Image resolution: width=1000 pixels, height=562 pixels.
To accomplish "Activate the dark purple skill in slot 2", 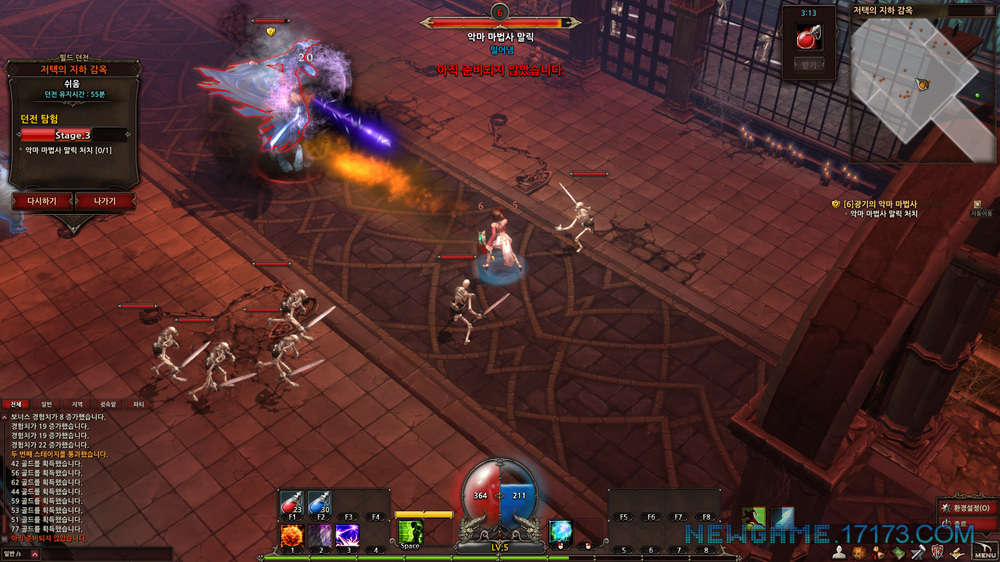I will click(x=320, y=536).
